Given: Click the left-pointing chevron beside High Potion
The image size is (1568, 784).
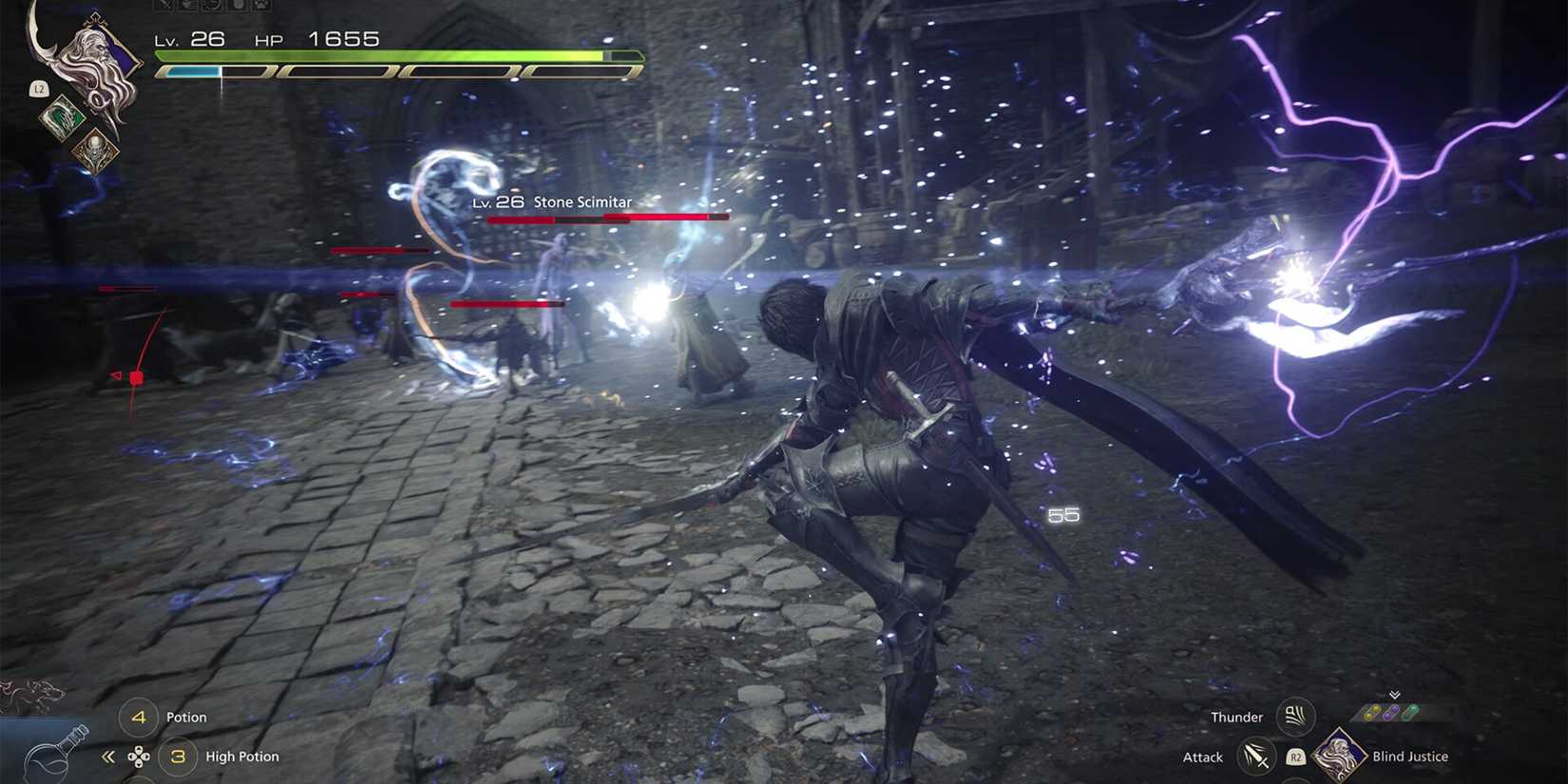Looking at the screenshot, I should (107, 757).
